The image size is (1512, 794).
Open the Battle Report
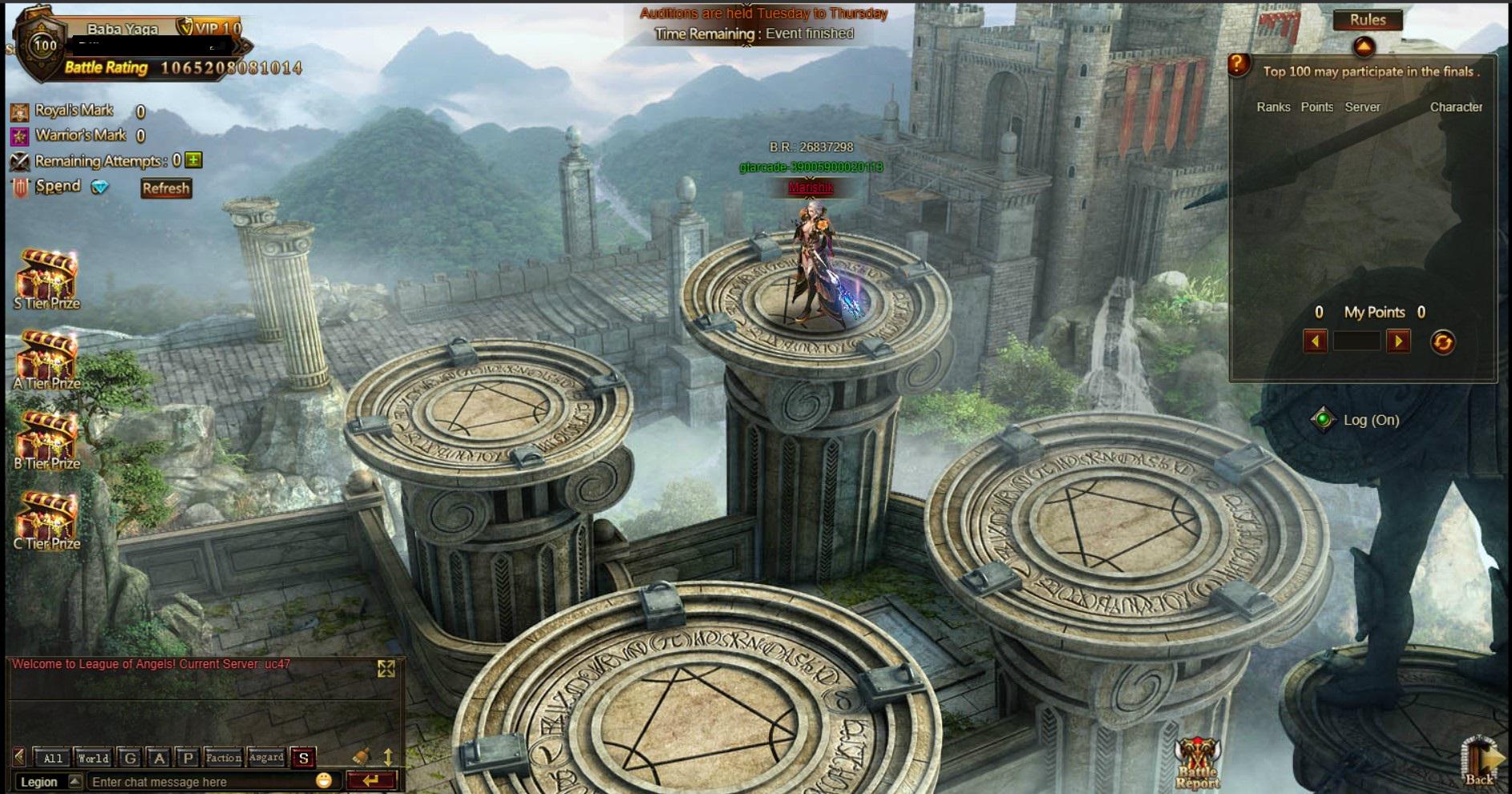(1197, 764)
